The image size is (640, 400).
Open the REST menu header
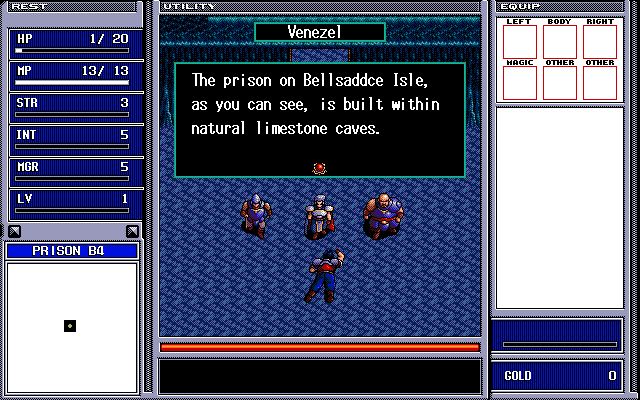28,6
